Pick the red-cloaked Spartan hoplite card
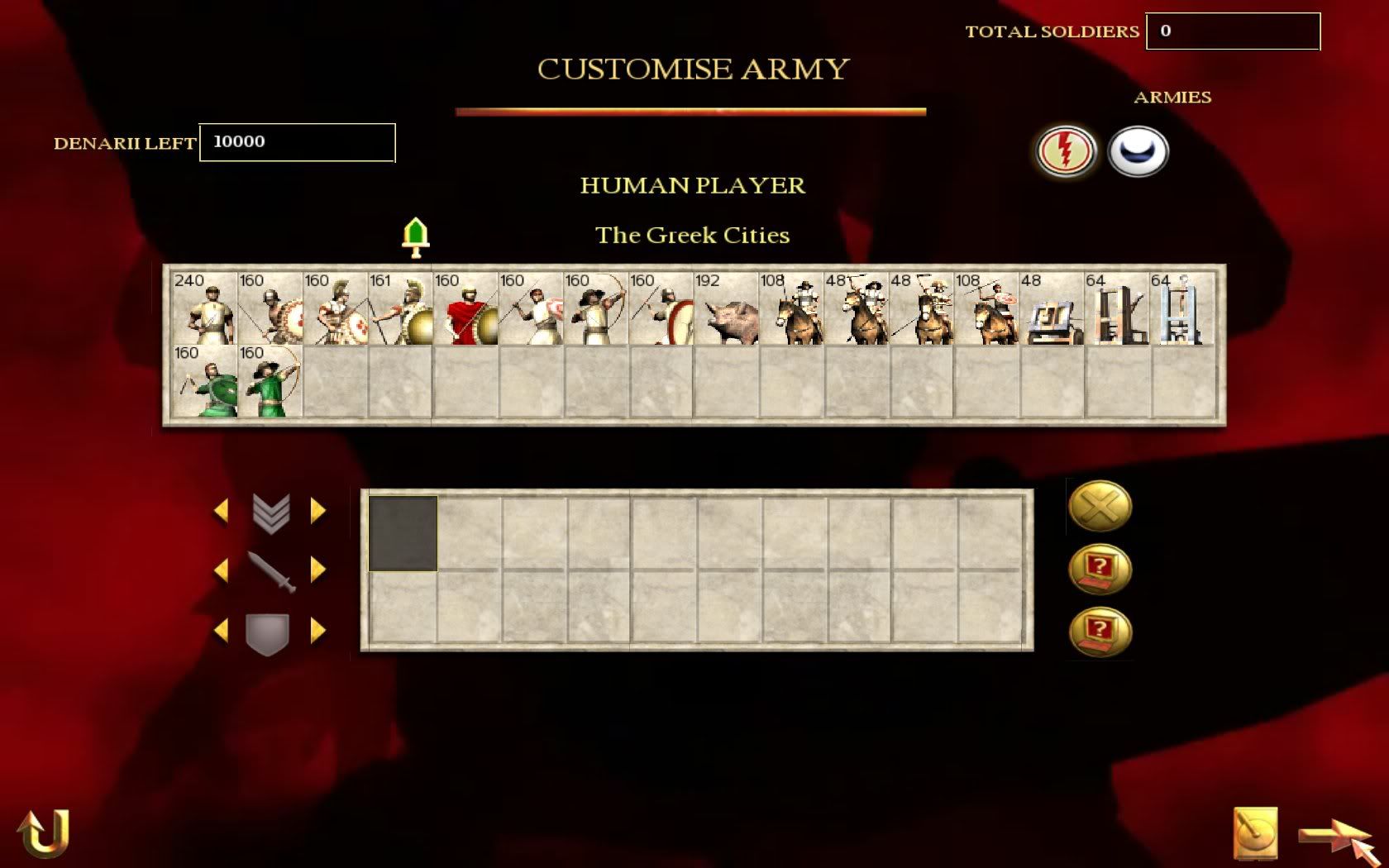Screen dimensions: 1389x868 click(x=465, y=308)
